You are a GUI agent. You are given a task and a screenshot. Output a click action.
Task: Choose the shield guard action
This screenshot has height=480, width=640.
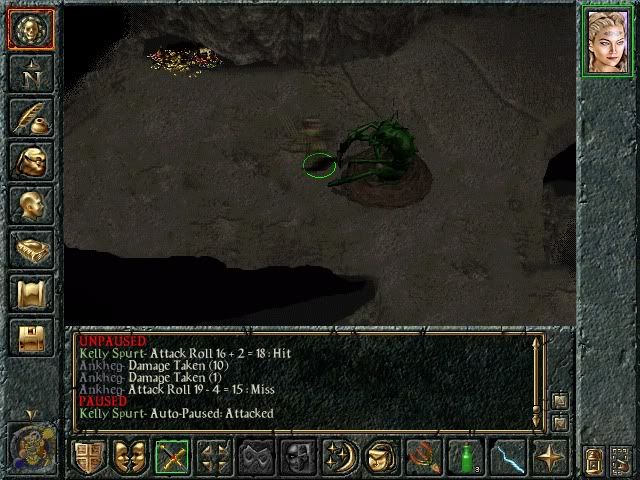click(88, 457)
